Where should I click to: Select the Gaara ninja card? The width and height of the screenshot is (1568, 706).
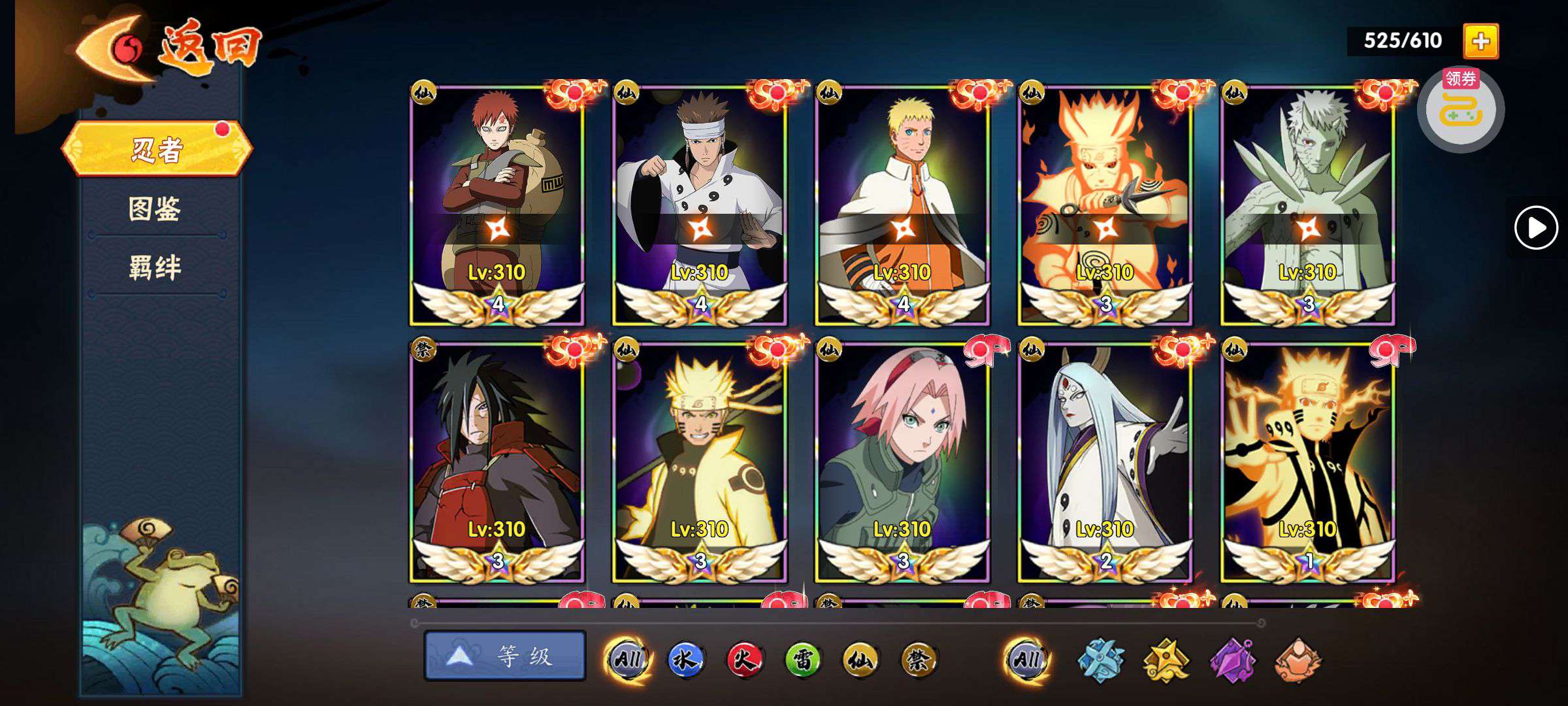pos(497,204)
